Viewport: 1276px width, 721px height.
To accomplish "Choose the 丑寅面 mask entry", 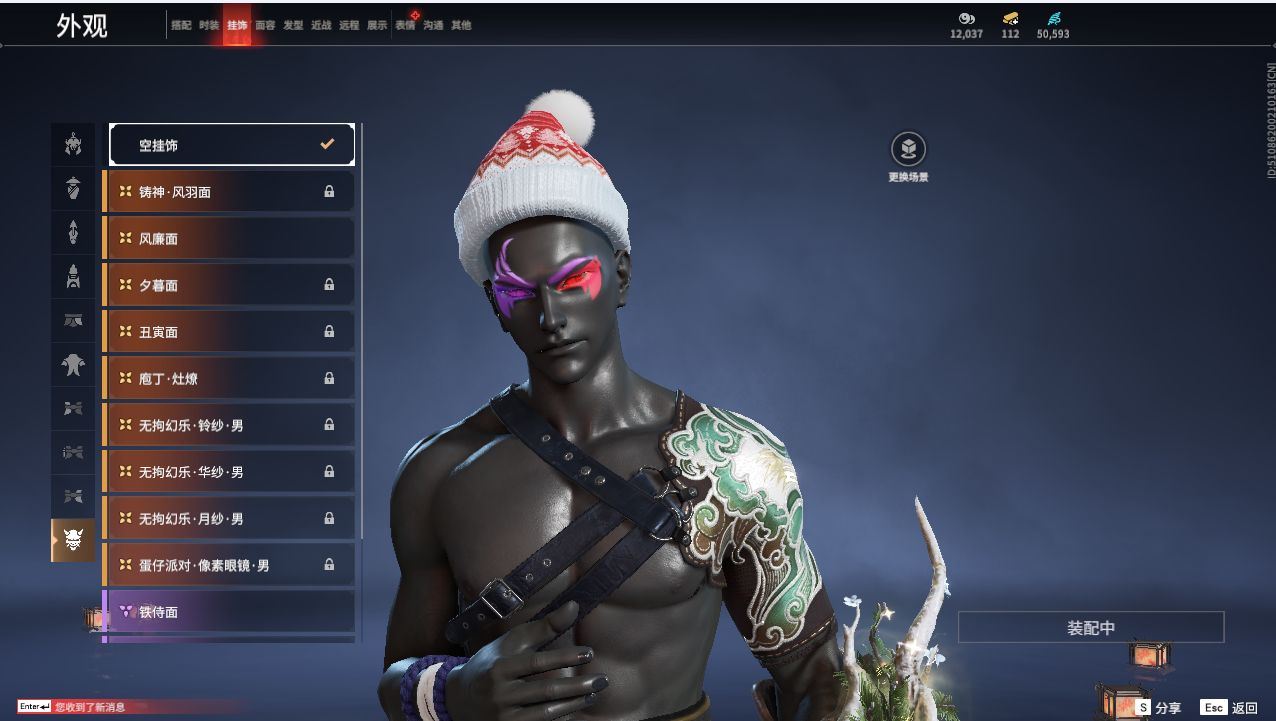I will (x=229, y=332).
